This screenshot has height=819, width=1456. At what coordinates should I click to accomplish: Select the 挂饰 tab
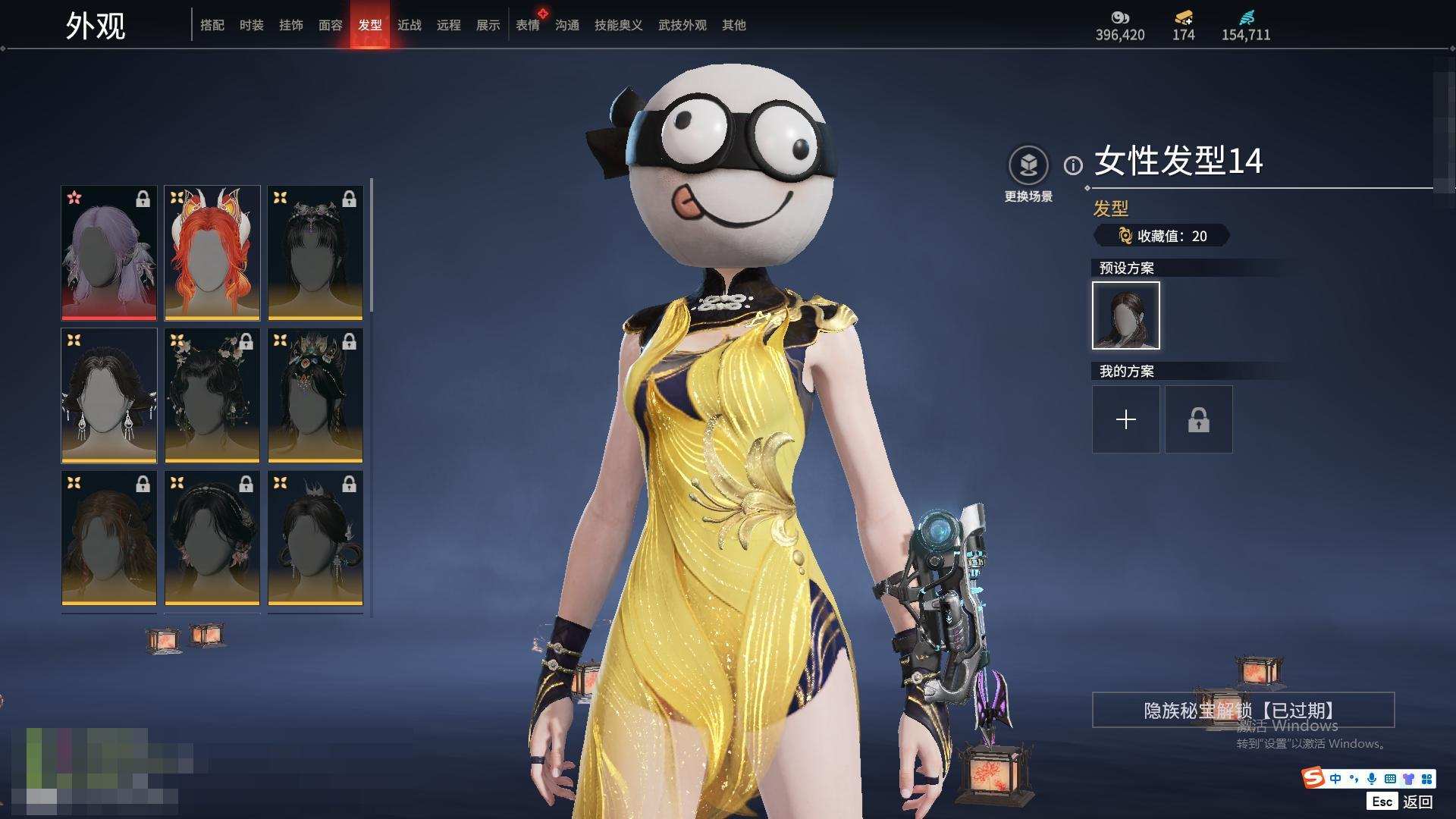[x=290, y=25]
